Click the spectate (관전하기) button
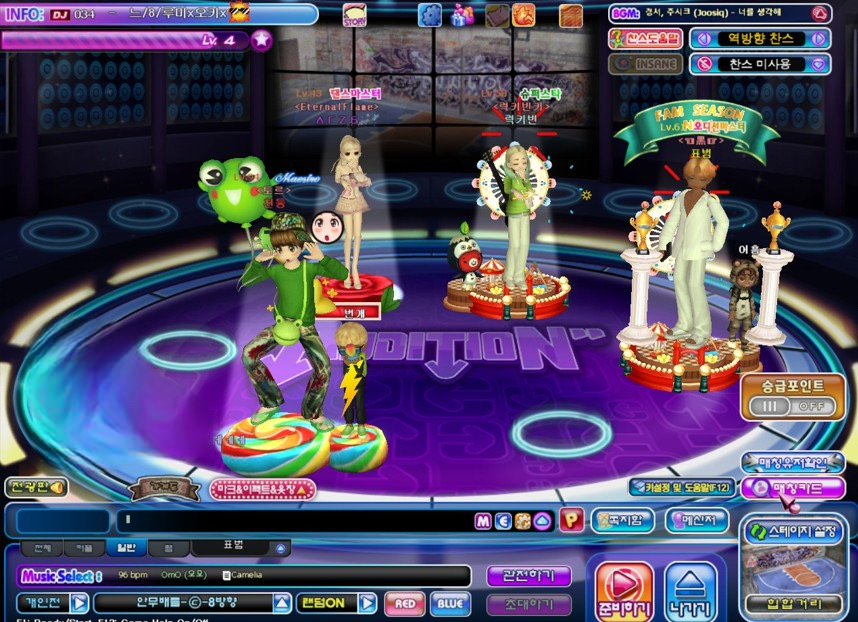This screenshot has height=622, width=858. pyautogui.click(x=529, y=576)
